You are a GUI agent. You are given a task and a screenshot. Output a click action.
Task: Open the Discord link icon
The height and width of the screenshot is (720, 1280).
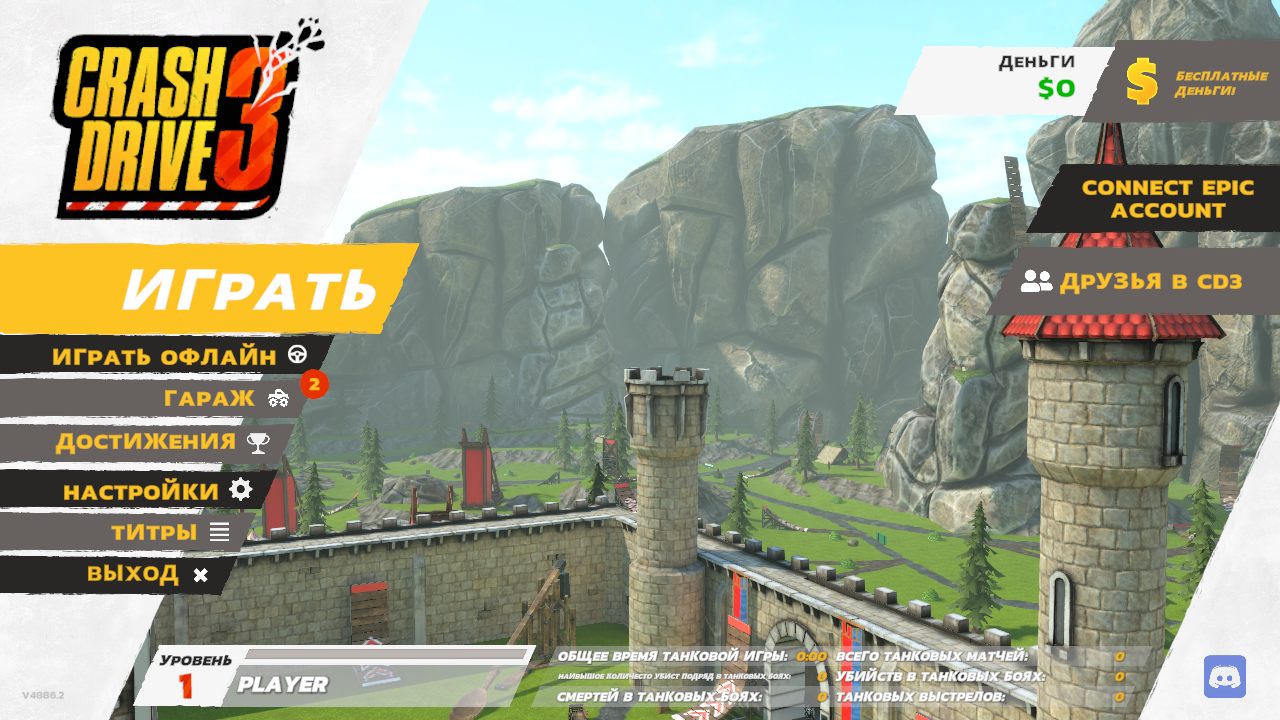click(1224, 677)
